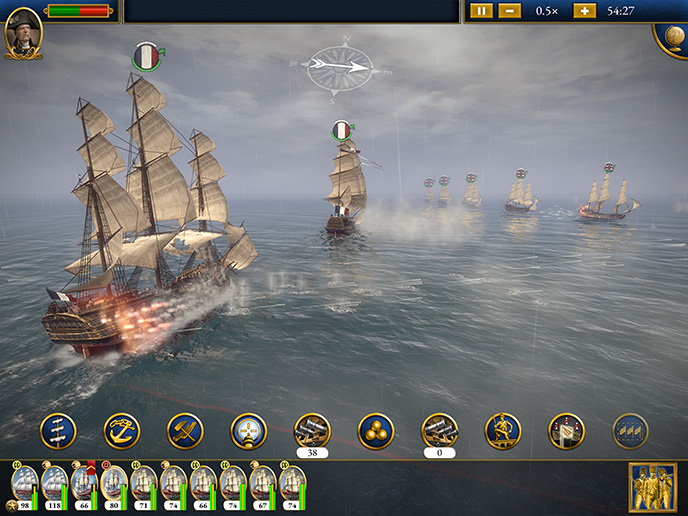This screenshot has width=688, height=516.
Task: Activate the compass wheel command
Action: tap(249, 431)
